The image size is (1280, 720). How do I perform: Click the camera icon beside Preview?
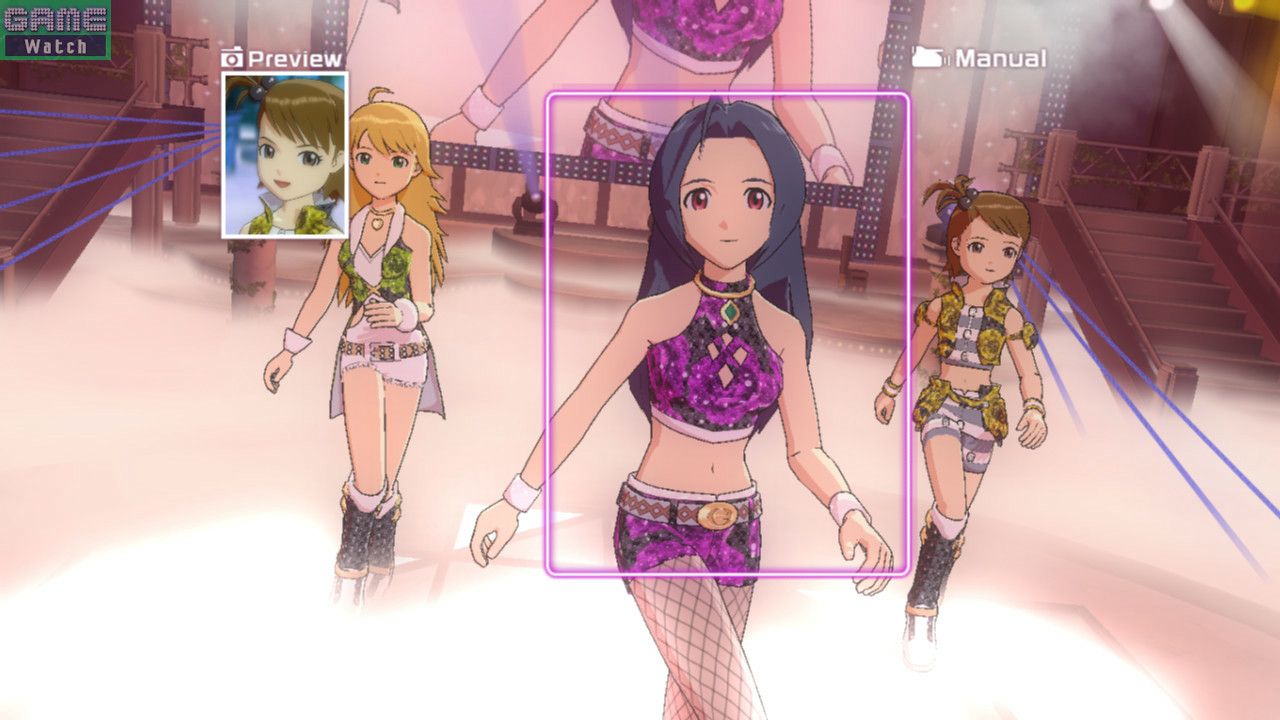(232, 58)
